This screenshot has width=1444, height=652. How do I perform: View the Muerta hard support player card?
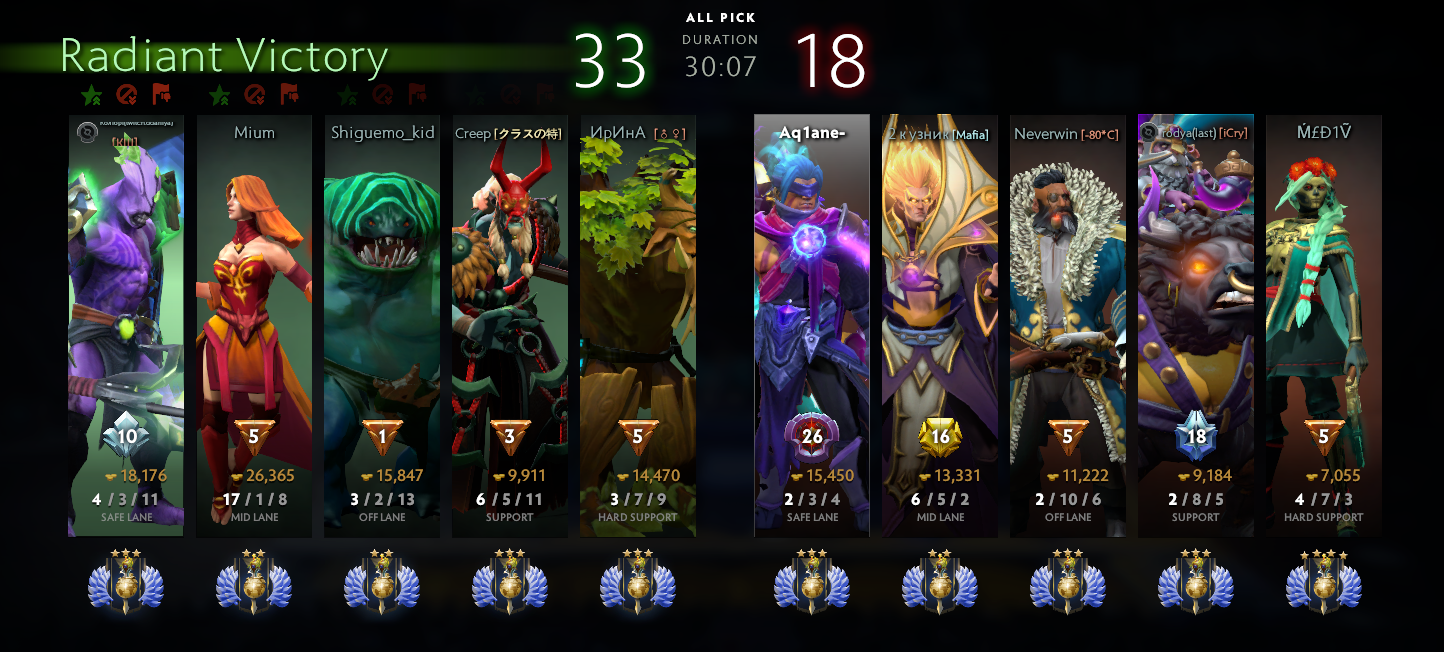1324,300
